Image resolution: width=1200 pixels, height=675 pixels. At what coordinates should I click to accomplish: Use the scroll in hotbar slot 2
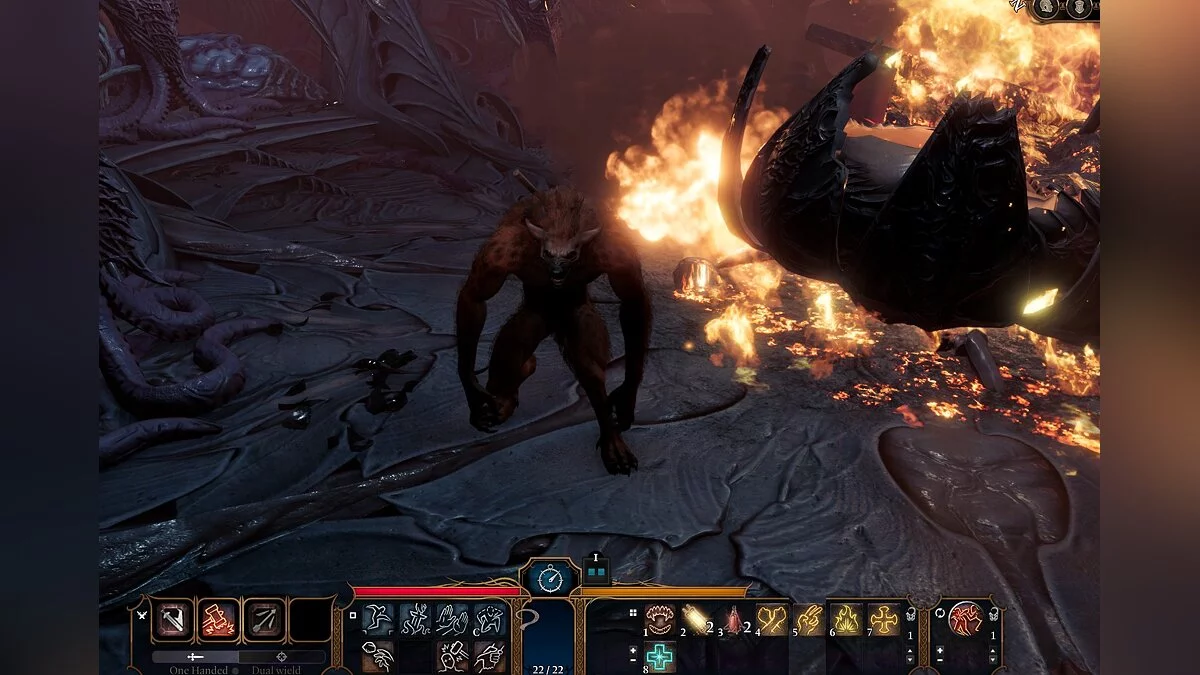coord(694,619)
